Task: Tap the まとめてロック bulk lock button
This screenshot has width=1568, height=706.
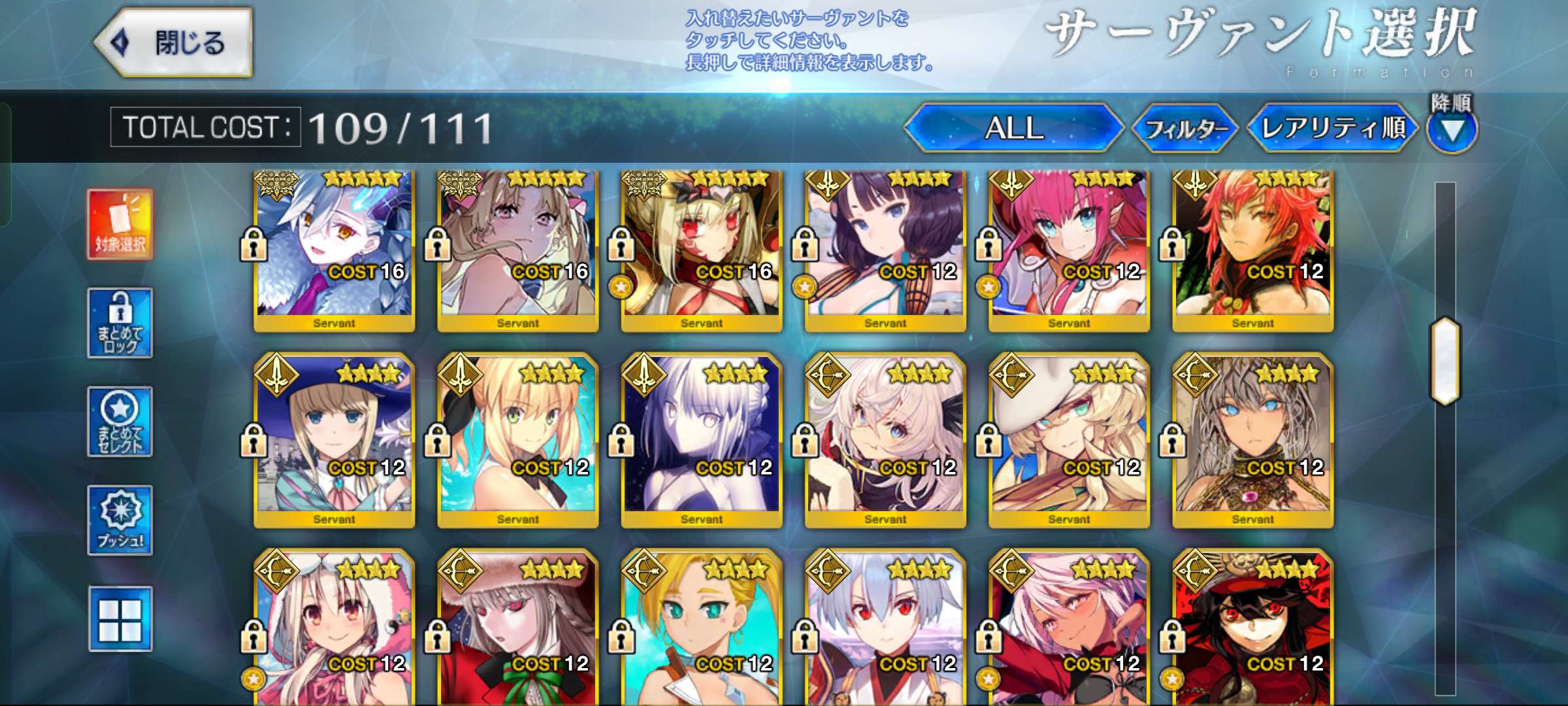Action: coord(120,323)
